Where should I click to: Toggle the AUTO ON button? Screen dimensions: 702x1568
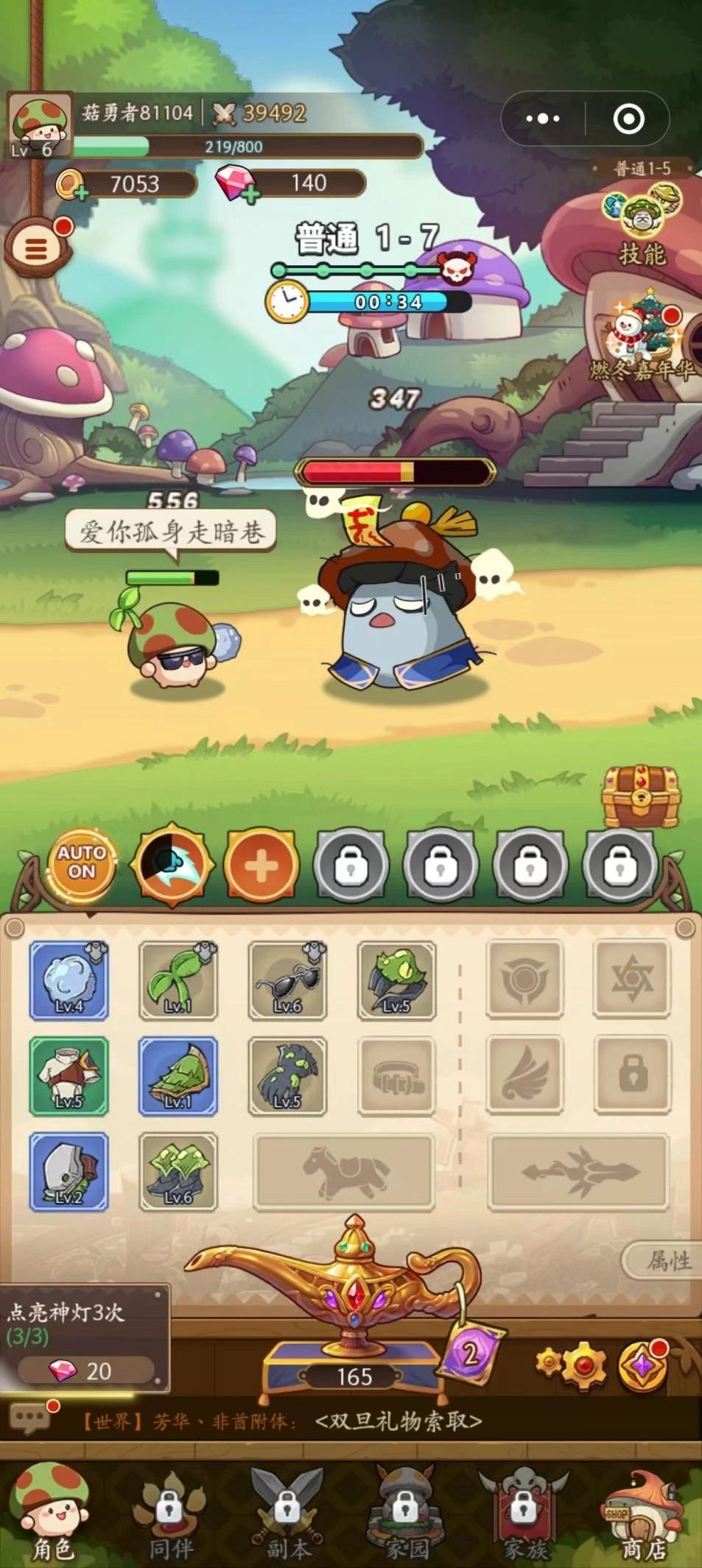click(82, 864)
